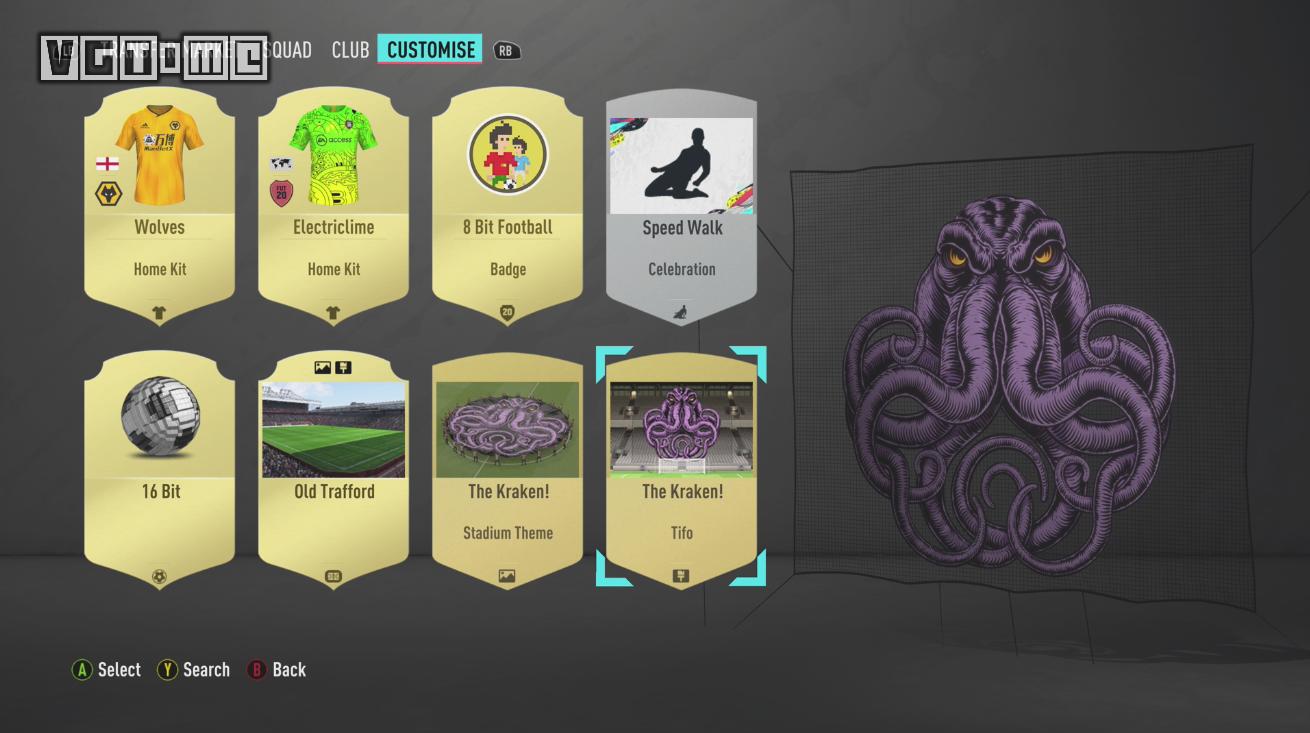Viewport: 1310px width, 733px height.
Task: Click the RB shoulder button icon beside CUSTOMISE
Action: [506, 48]
